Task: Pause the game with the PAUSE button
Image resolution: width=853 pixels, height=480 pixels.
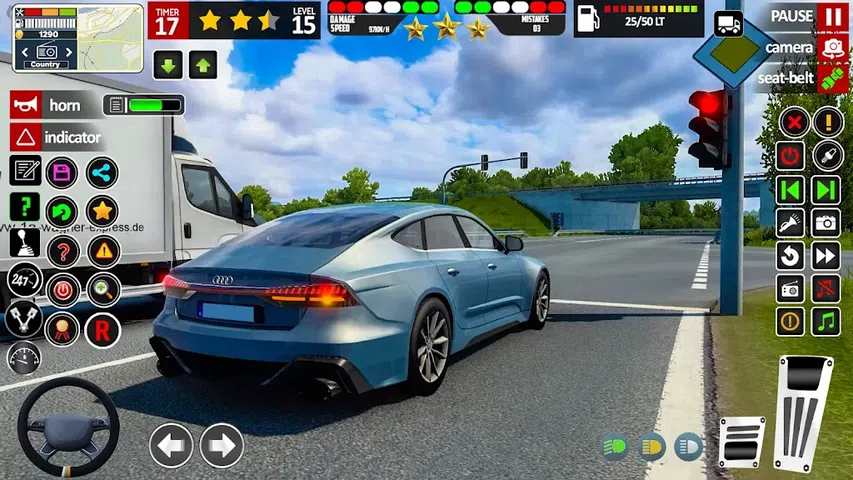Action: click(x=832, y=17)
